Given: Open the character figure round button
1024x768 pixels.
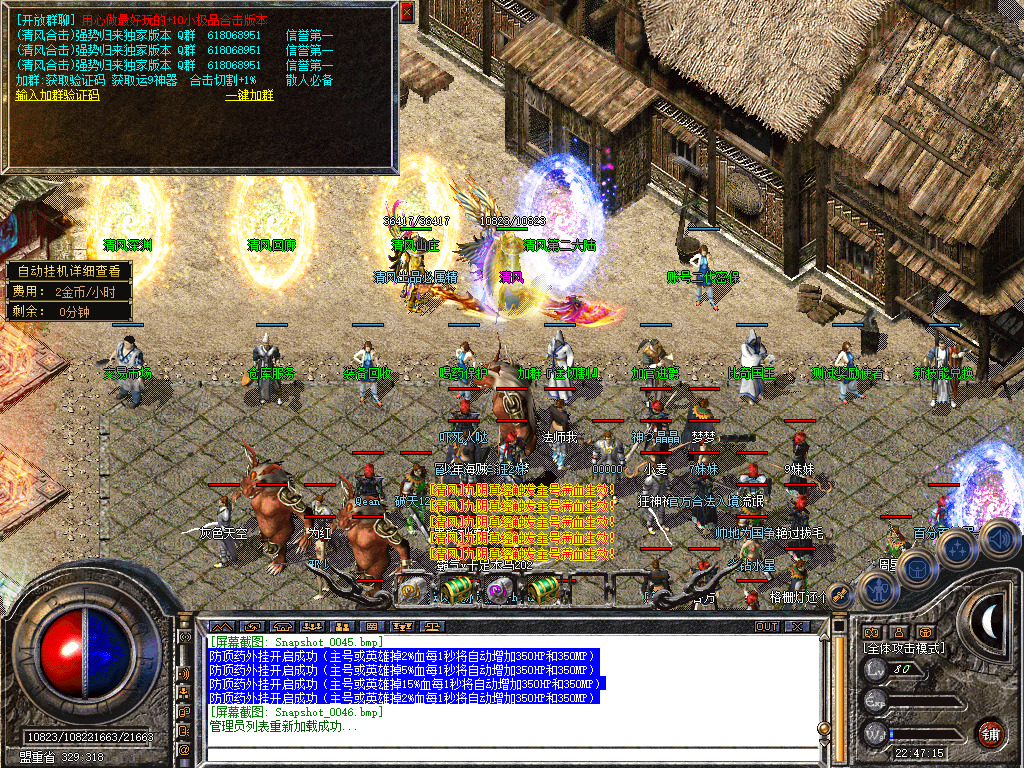Looking at the screenshot, I should pos(877,590).
